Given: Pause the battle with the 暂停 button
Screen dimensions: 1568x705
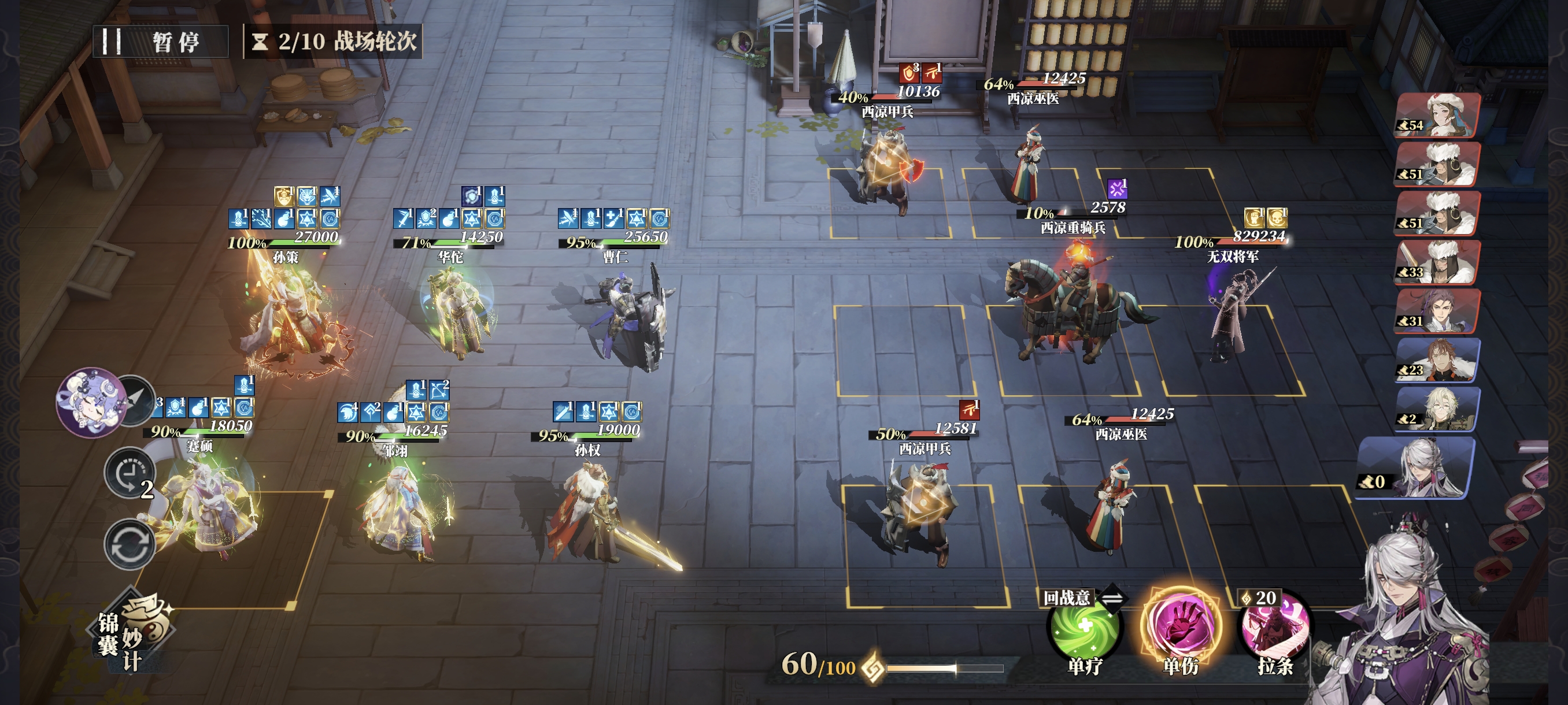Looking at the screenshot, I should (160, 42).
